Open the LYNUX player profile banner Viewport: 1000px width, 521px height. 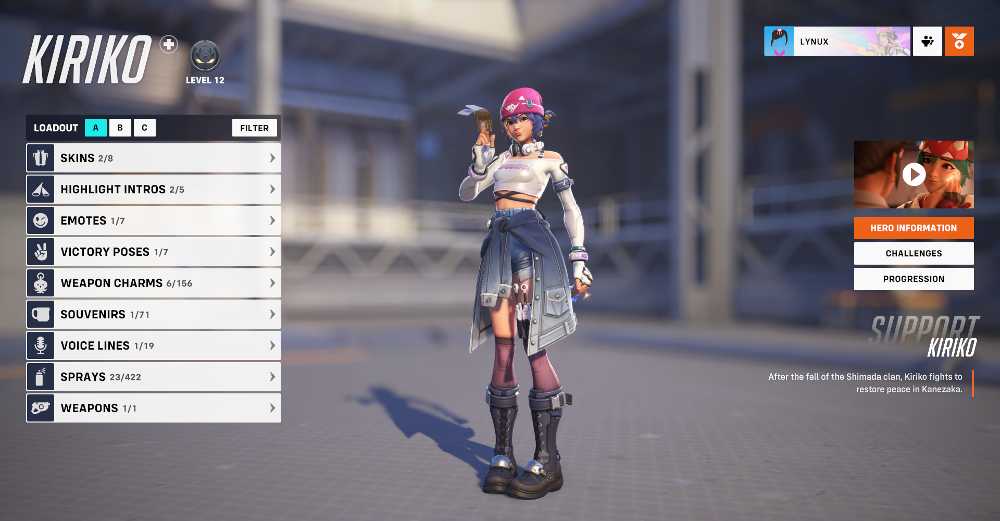point(837,41)
